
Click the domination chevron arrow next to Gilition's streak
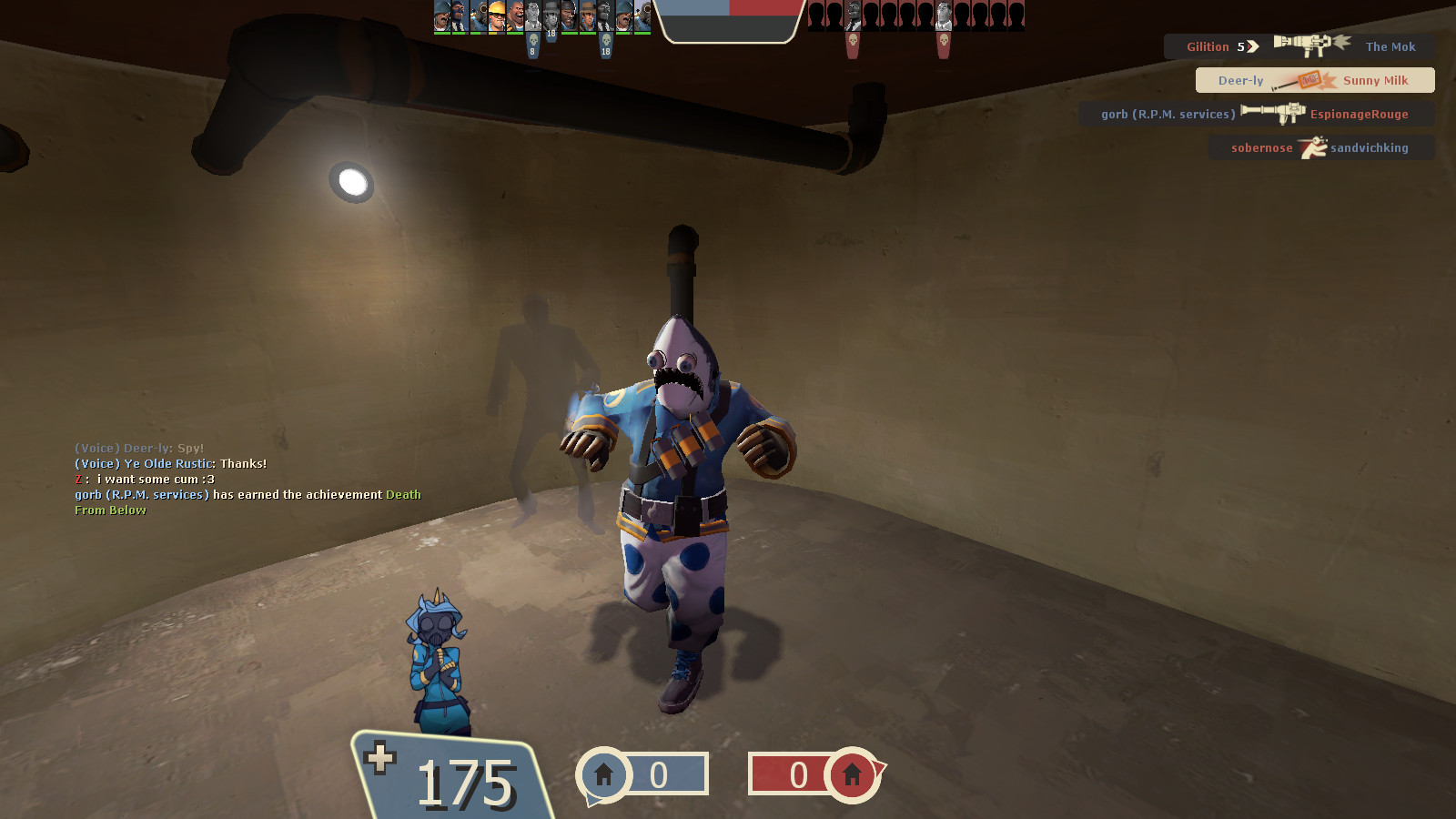1253,45
